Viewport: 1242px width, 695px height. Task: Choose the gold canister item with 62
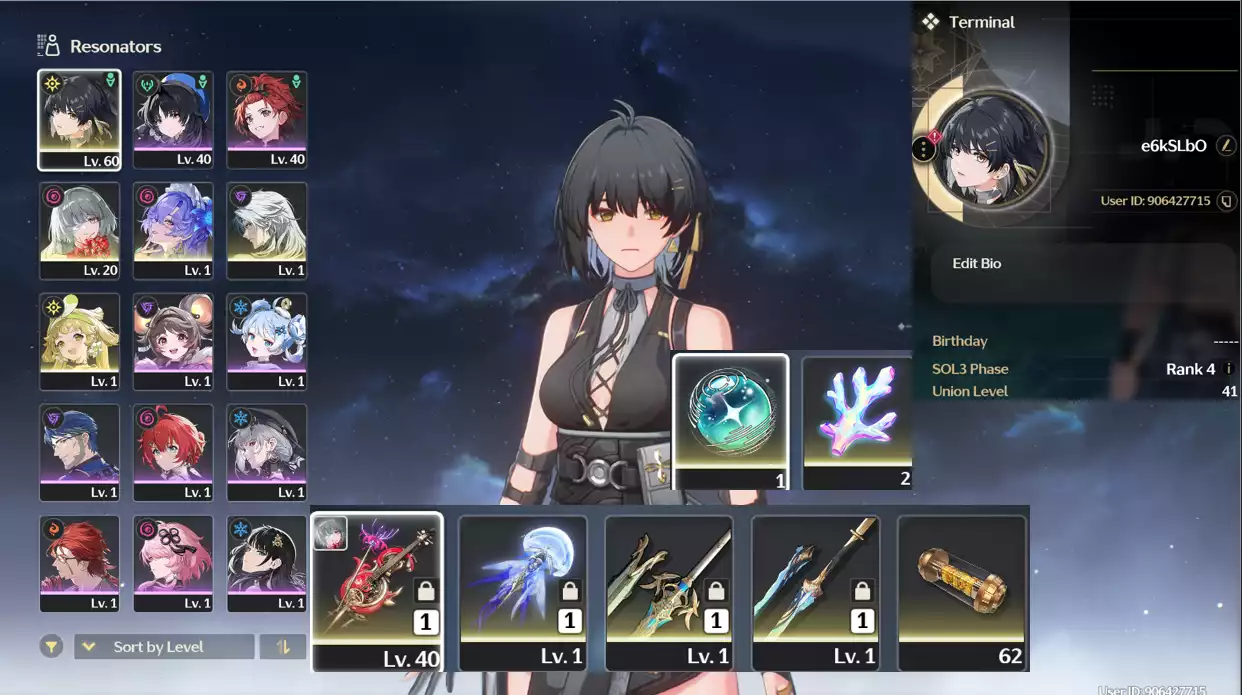tap(962, 591)
